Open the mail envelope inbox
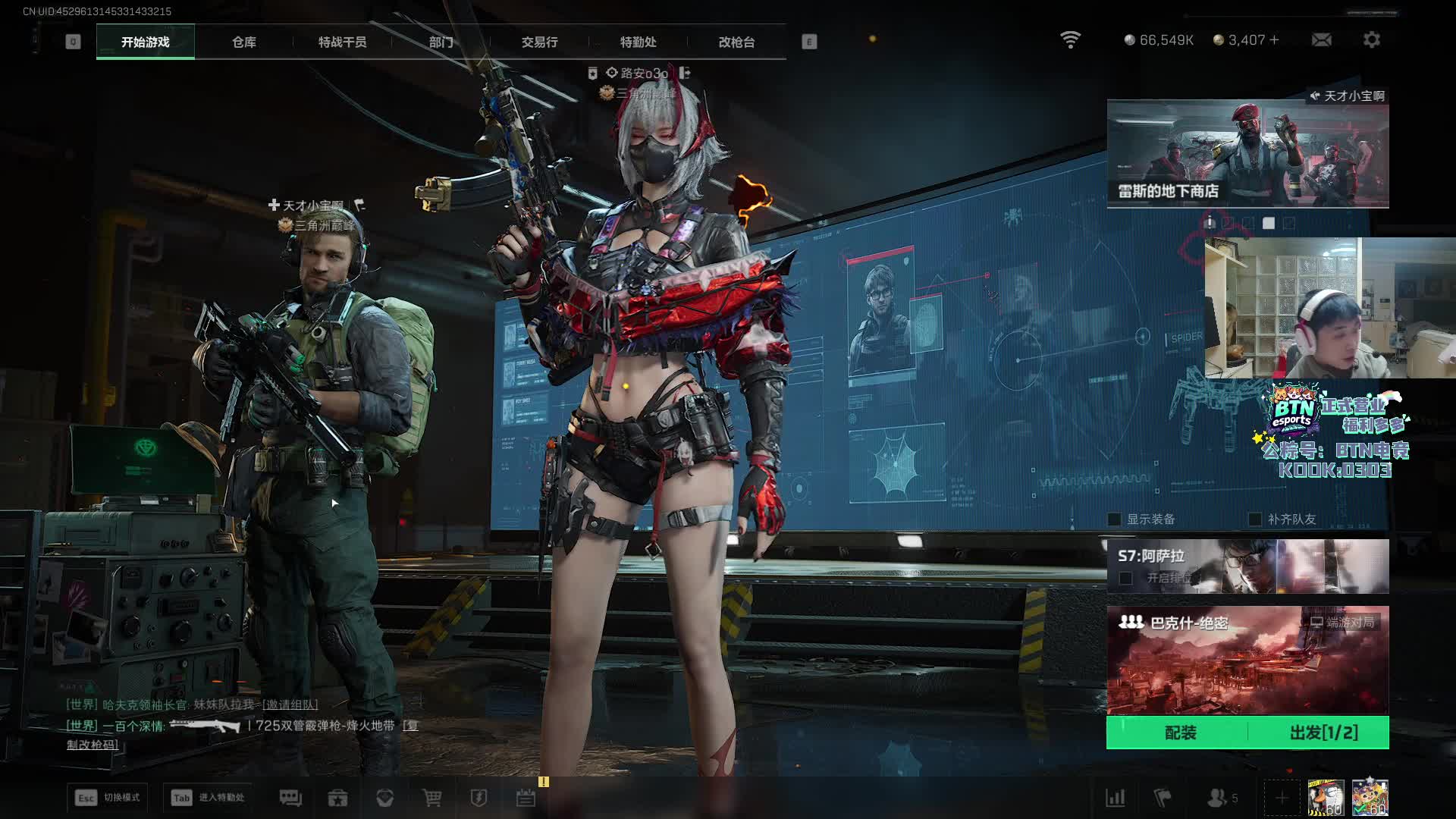 [1321, 39]
